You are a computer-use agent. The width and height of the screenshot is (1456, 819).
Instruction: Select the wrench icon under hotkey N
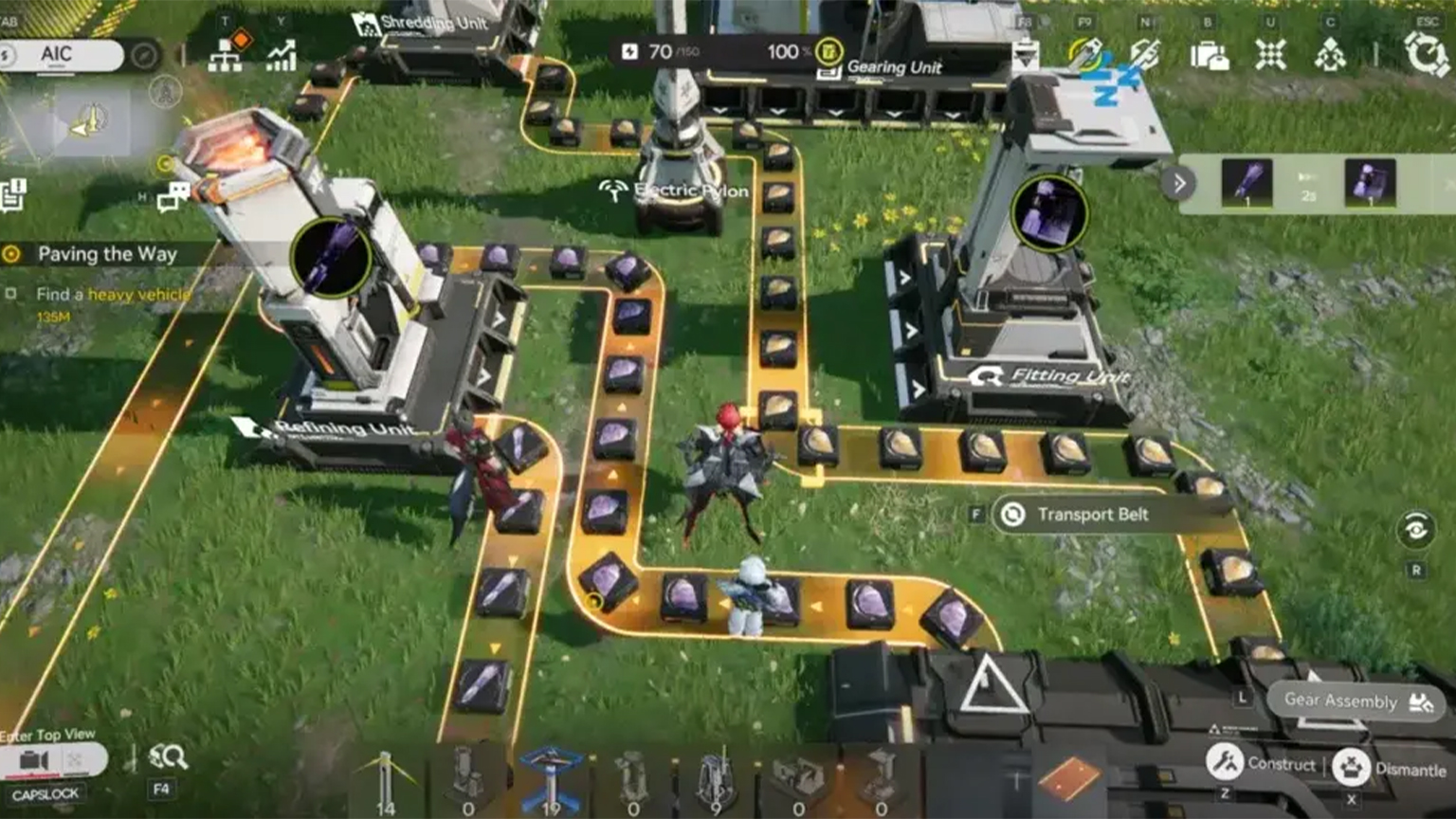(x=1145, y=54)
